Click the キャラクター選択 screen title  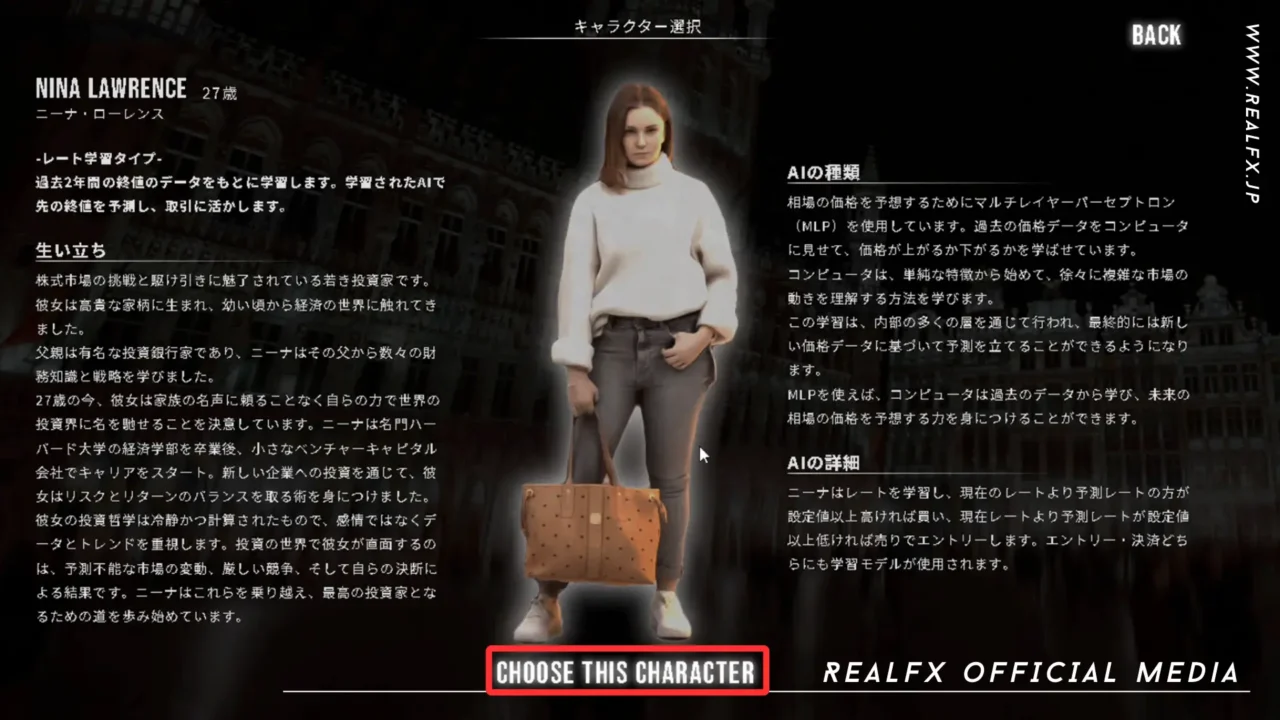tap(637, 26)
